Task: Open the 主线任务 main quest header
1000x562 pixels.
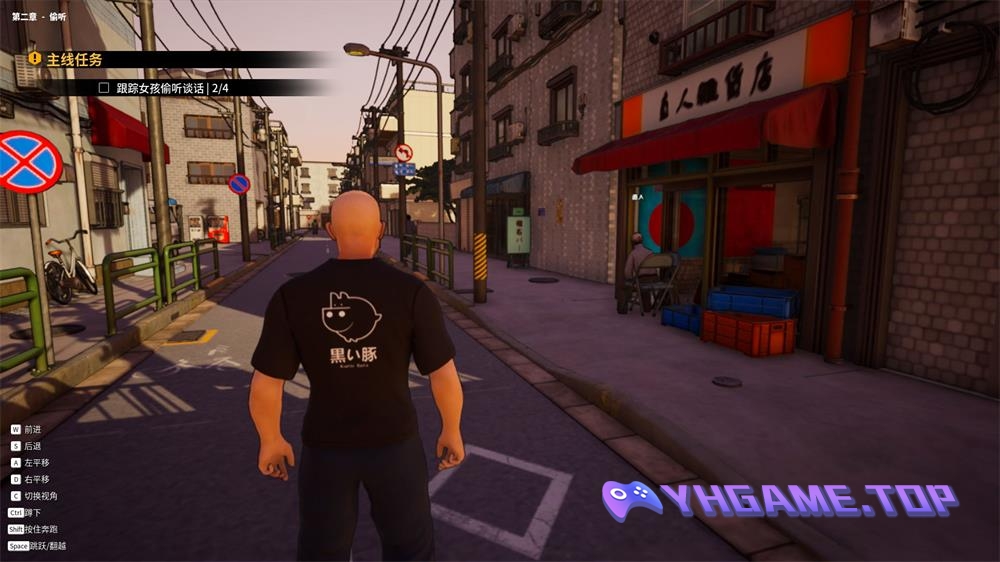Action: point(75,60)
